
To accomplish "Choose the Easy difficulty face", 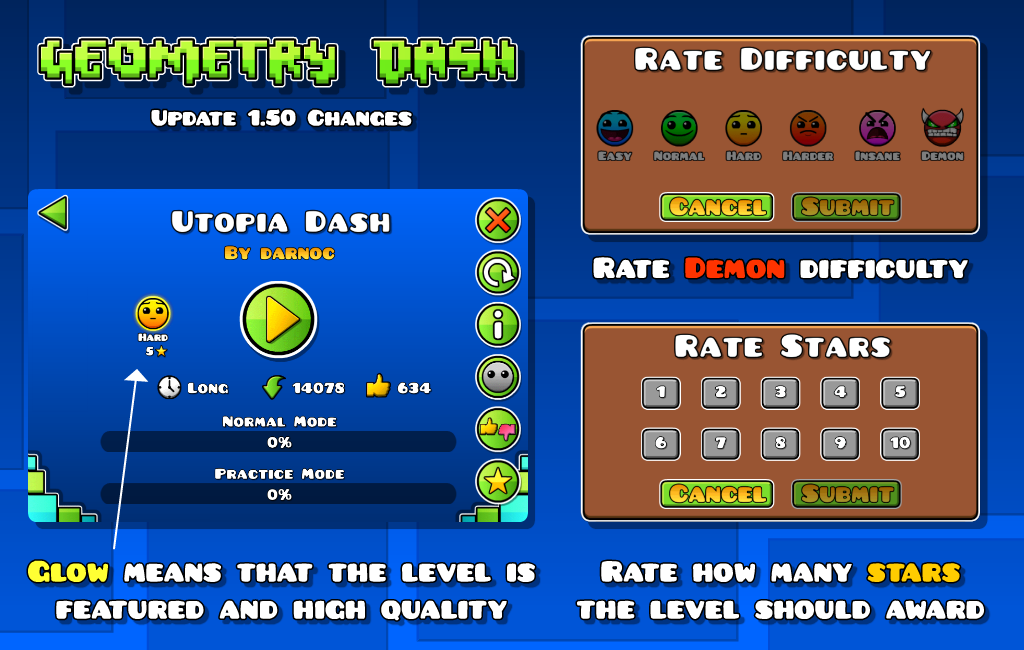I will click(614, 129).
